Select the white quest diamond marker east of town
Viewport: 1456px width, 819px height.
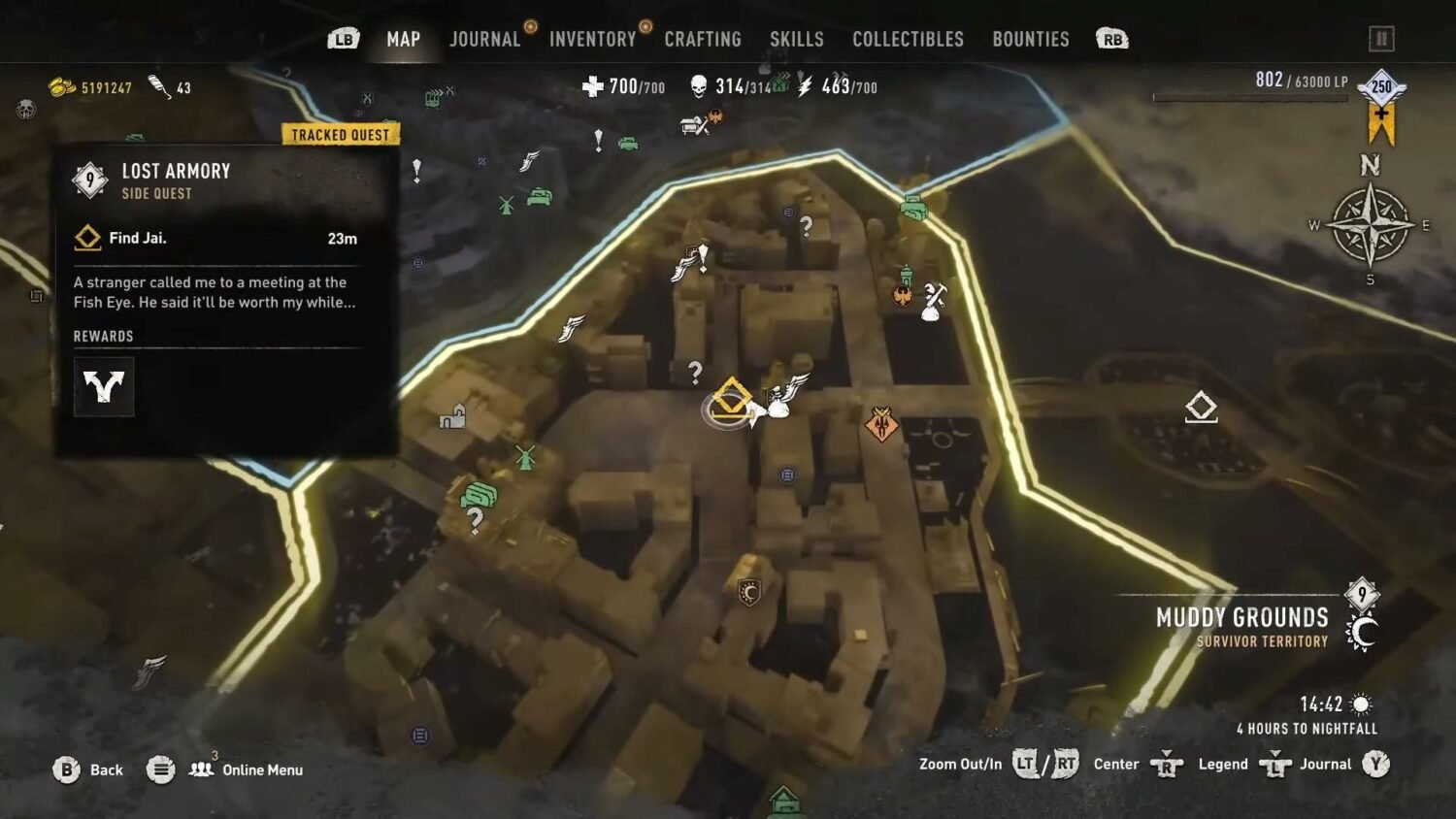point(1201,407)
